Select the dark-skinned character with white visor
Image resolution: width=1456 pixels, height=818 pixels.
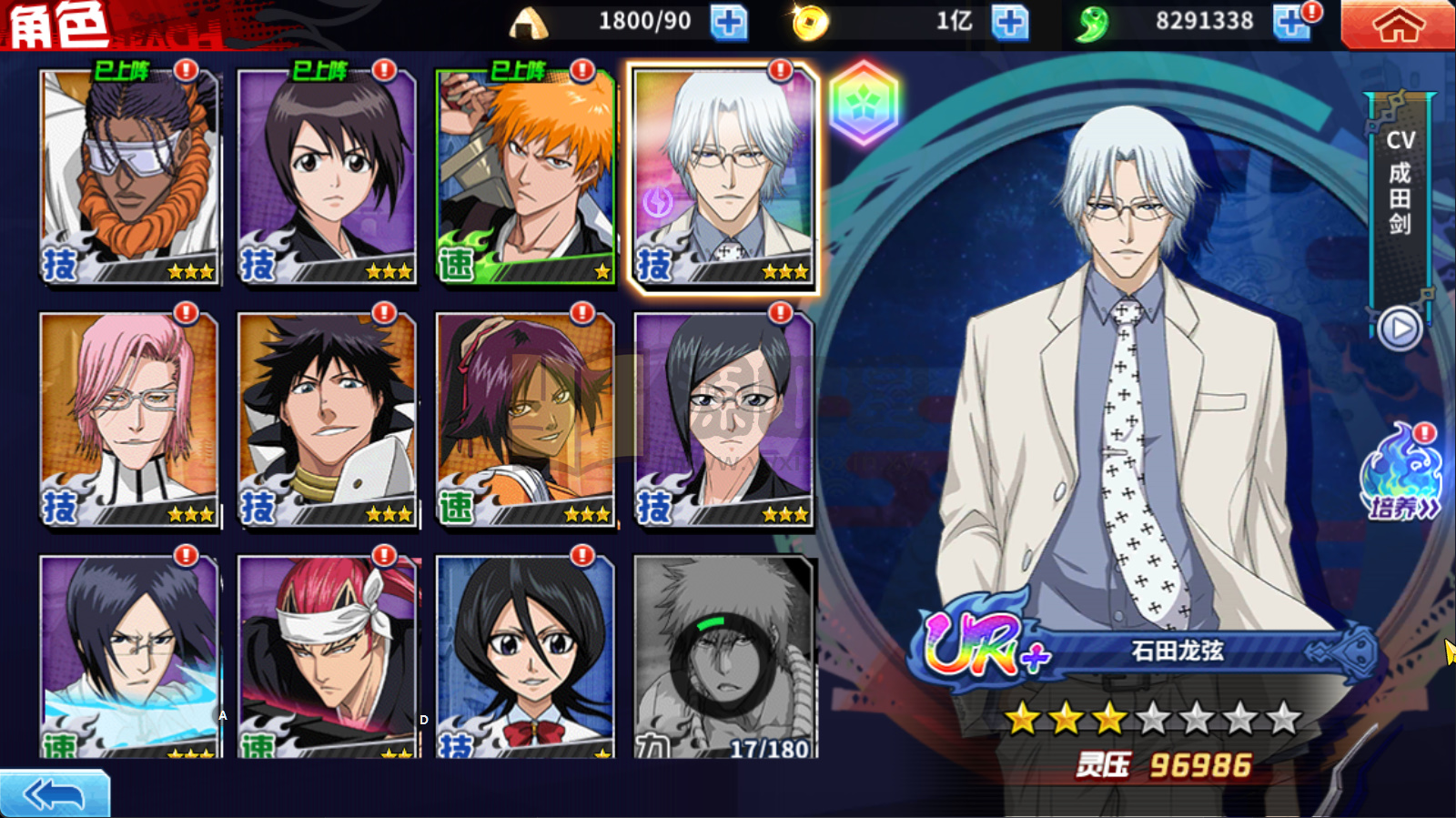129,177
